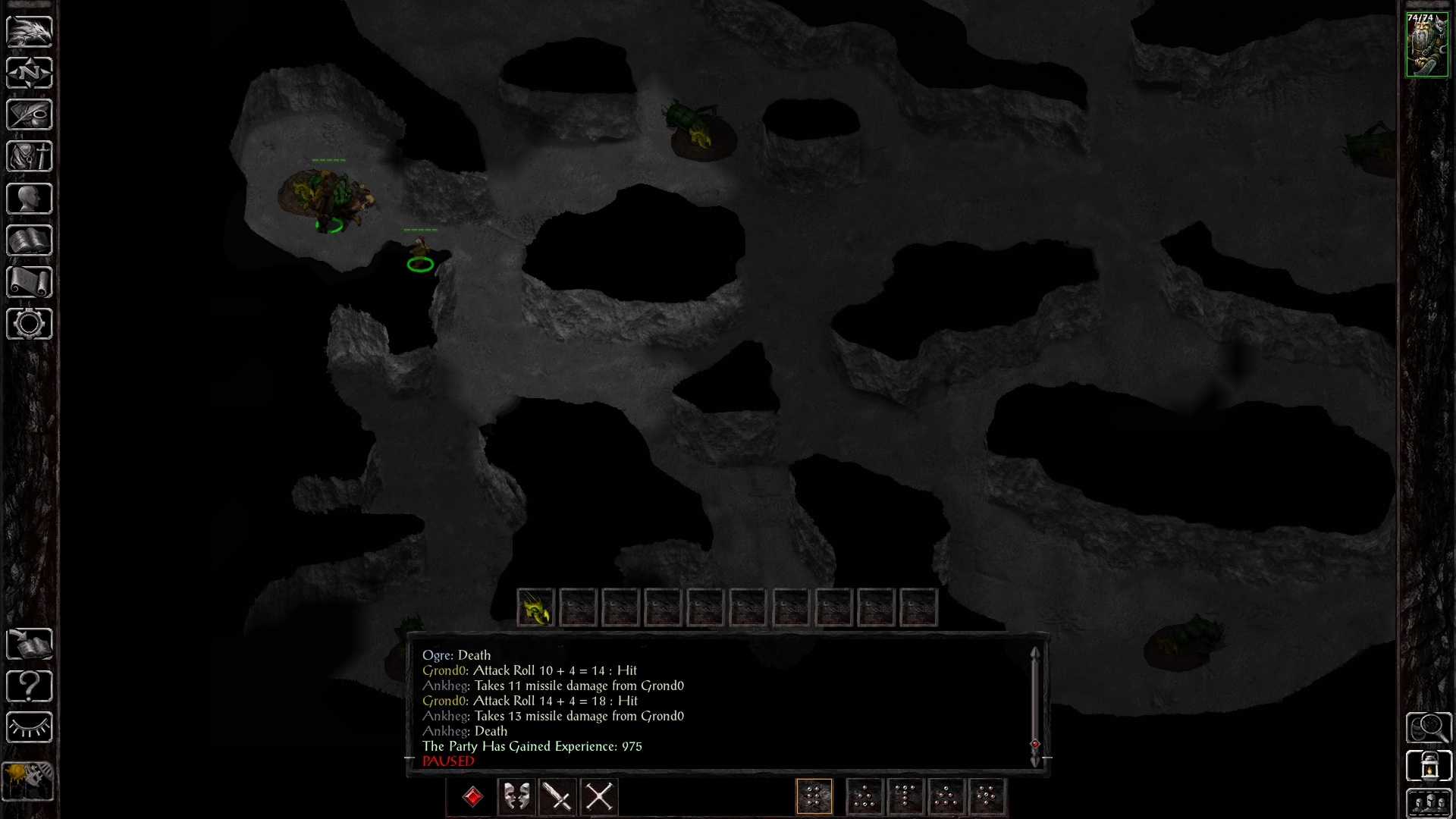The height and width of the screenshot is (819, 1456).
Task: Select the highlighted two-column formation button
Action: pyautogui.click(x=814, y=797)
